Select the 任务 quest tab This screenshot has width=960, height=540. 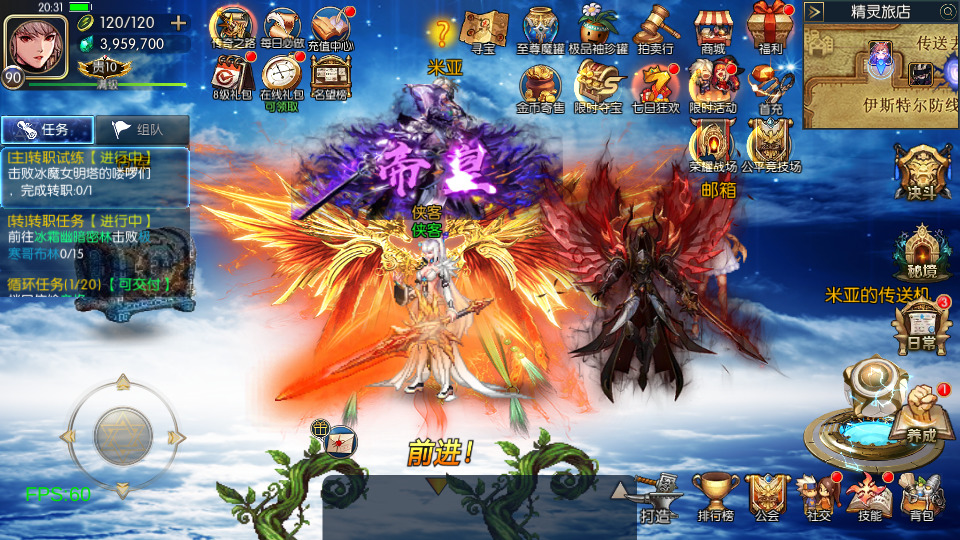click(x=48, y=130)
